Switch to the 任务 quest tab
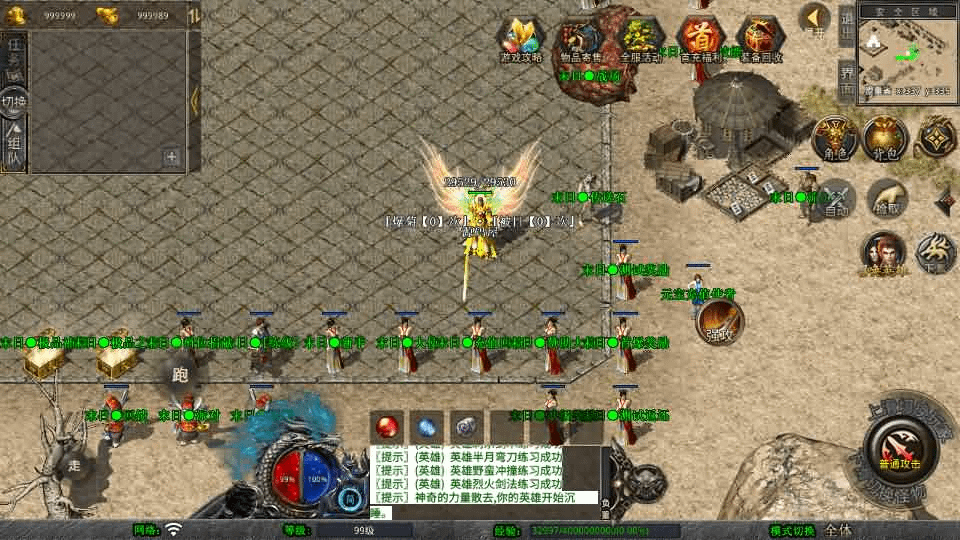This screenshot has width=960, height=540. click(14, 59)
